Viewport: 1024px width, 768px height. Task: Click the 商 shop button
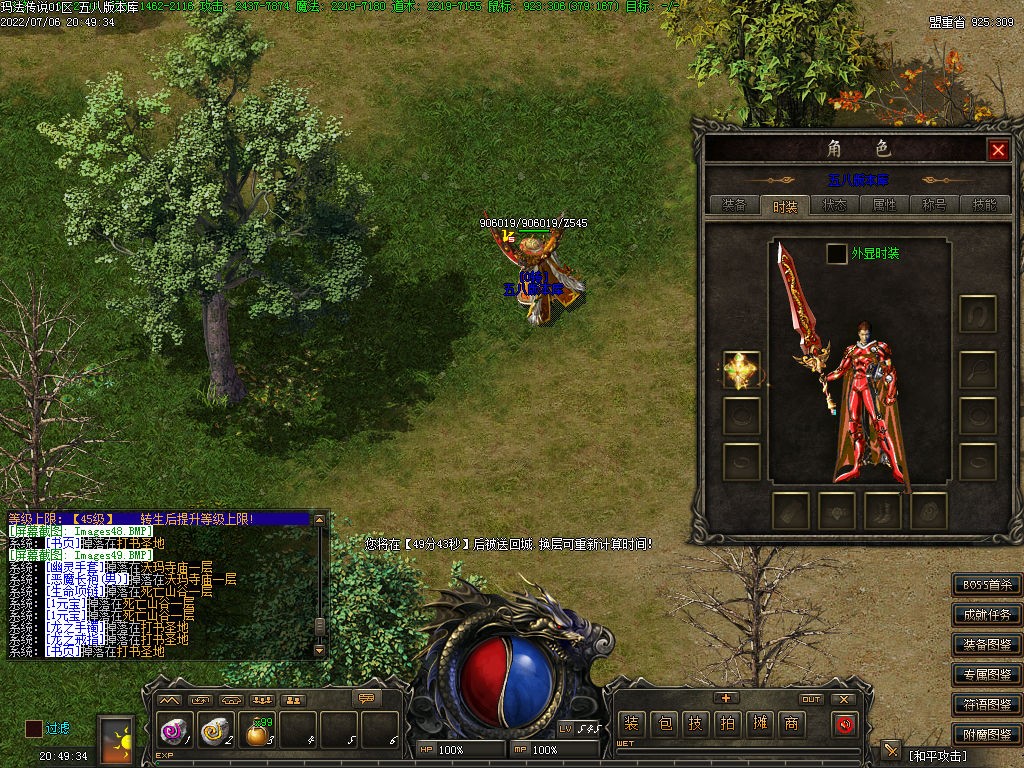pos(792,724)
